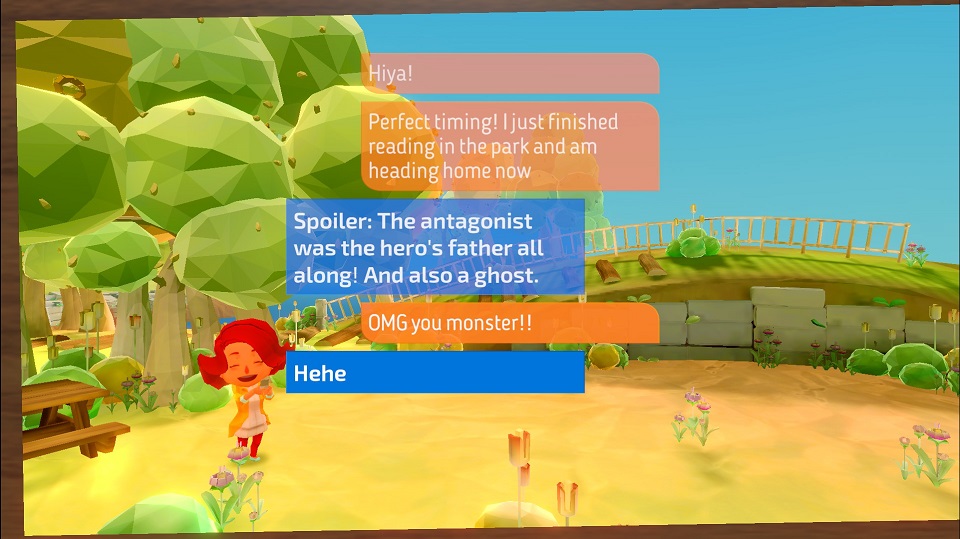960x539 pixels.
Task: Click the "Hiya!" chat message
Action: [x=510, y=74]
